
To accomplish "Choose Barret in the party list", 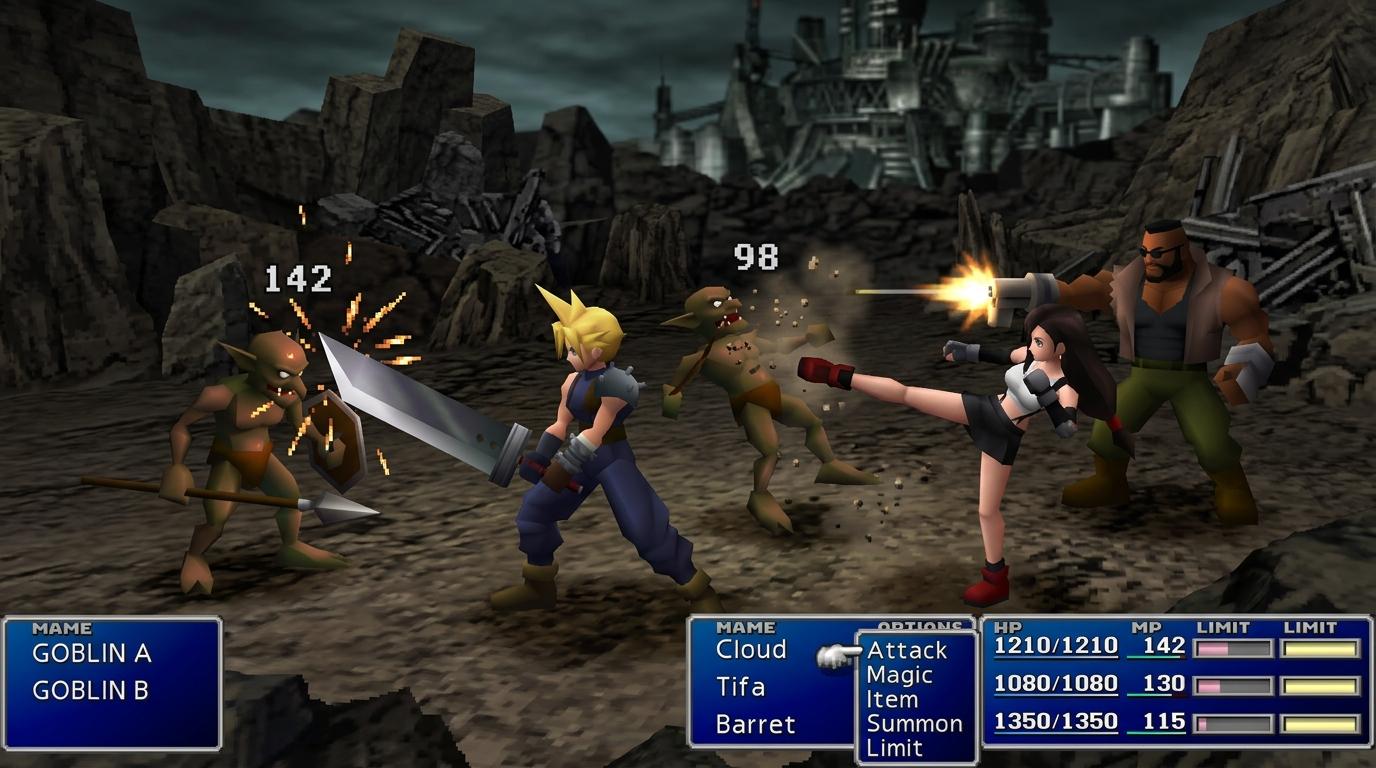I will tap(755, 724).
